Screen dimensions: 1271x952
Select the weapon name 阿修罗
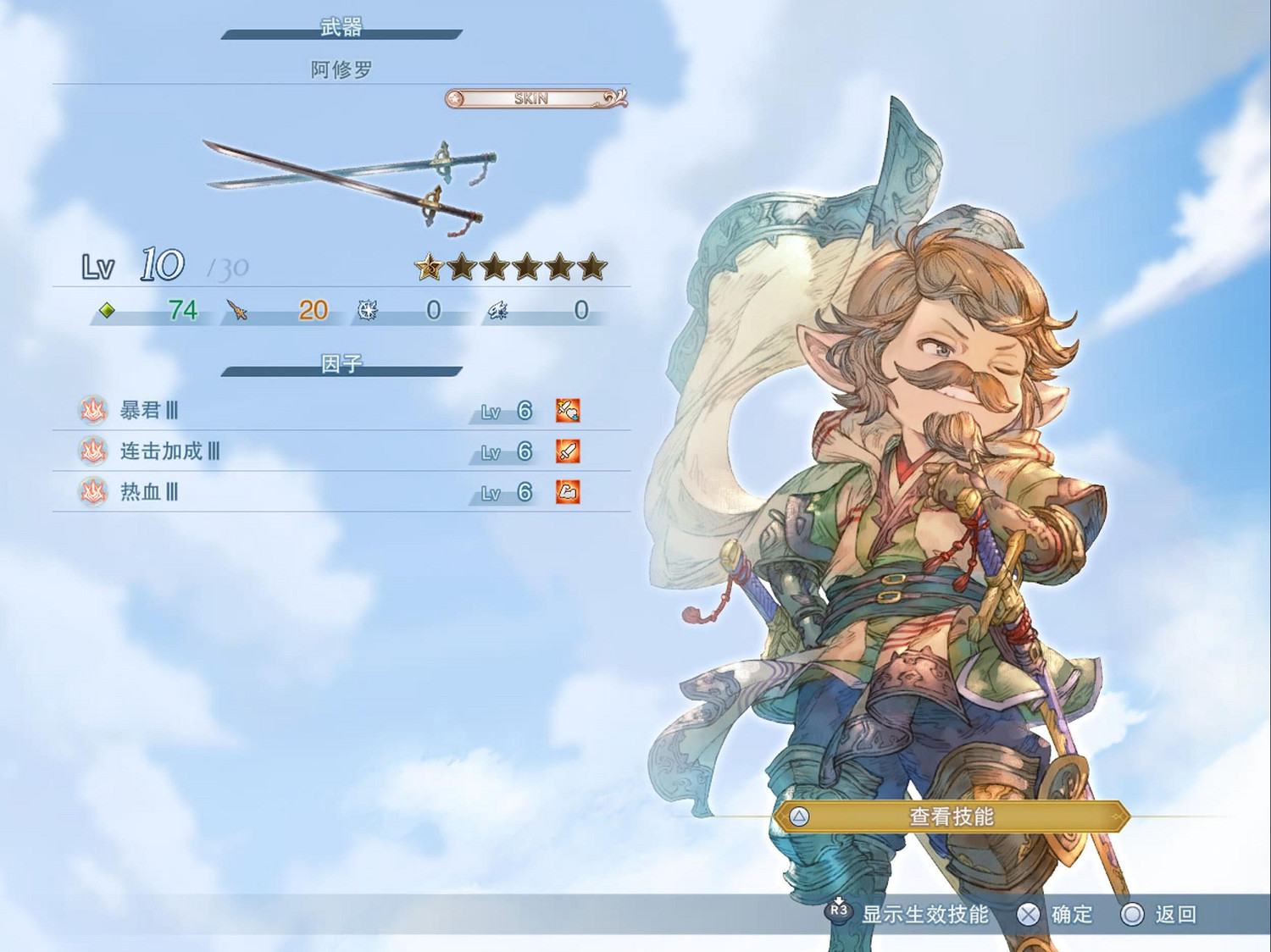pos(342,69)
